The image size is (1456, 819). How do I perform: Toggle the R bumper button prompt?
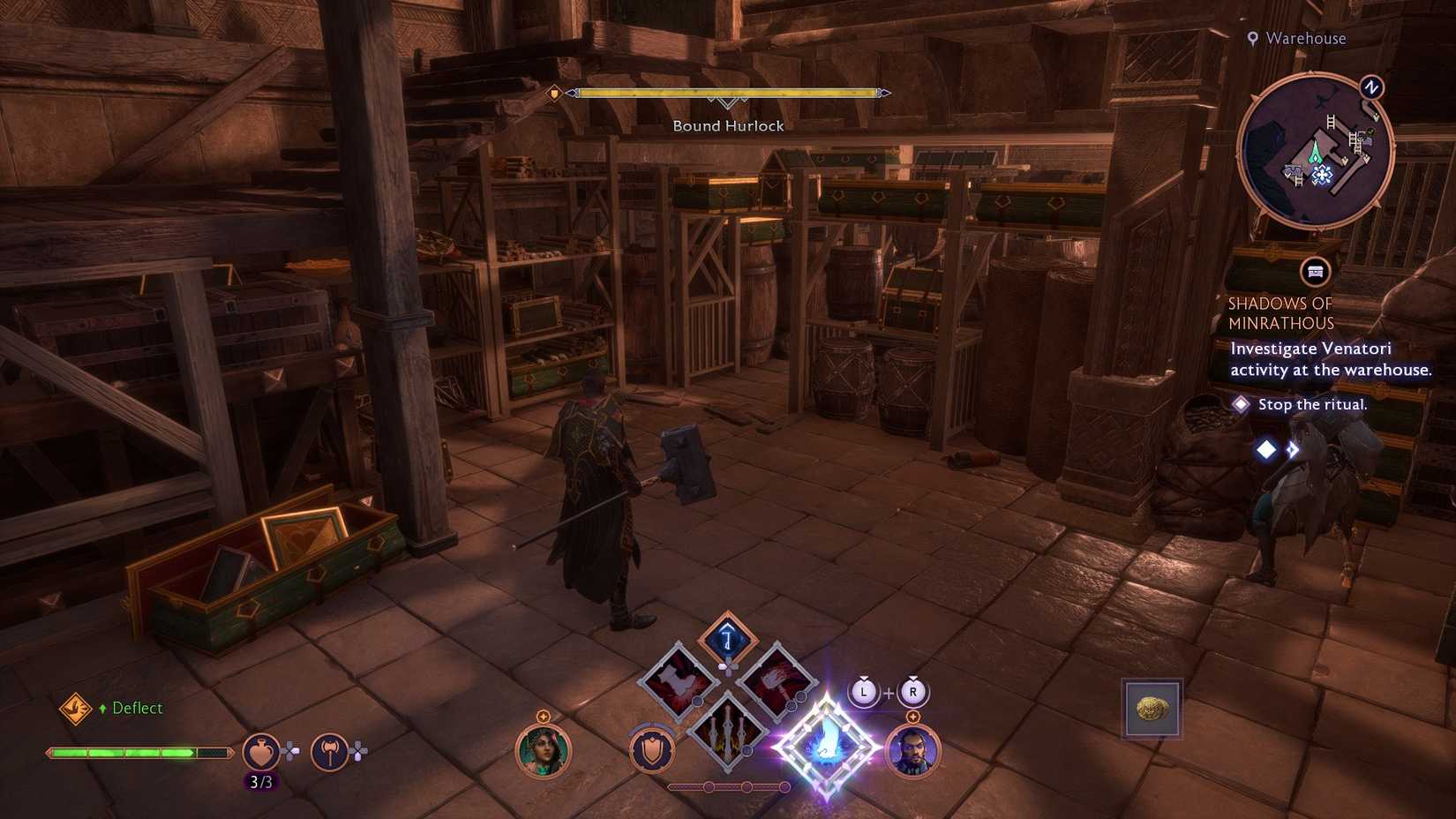[912, 692]
